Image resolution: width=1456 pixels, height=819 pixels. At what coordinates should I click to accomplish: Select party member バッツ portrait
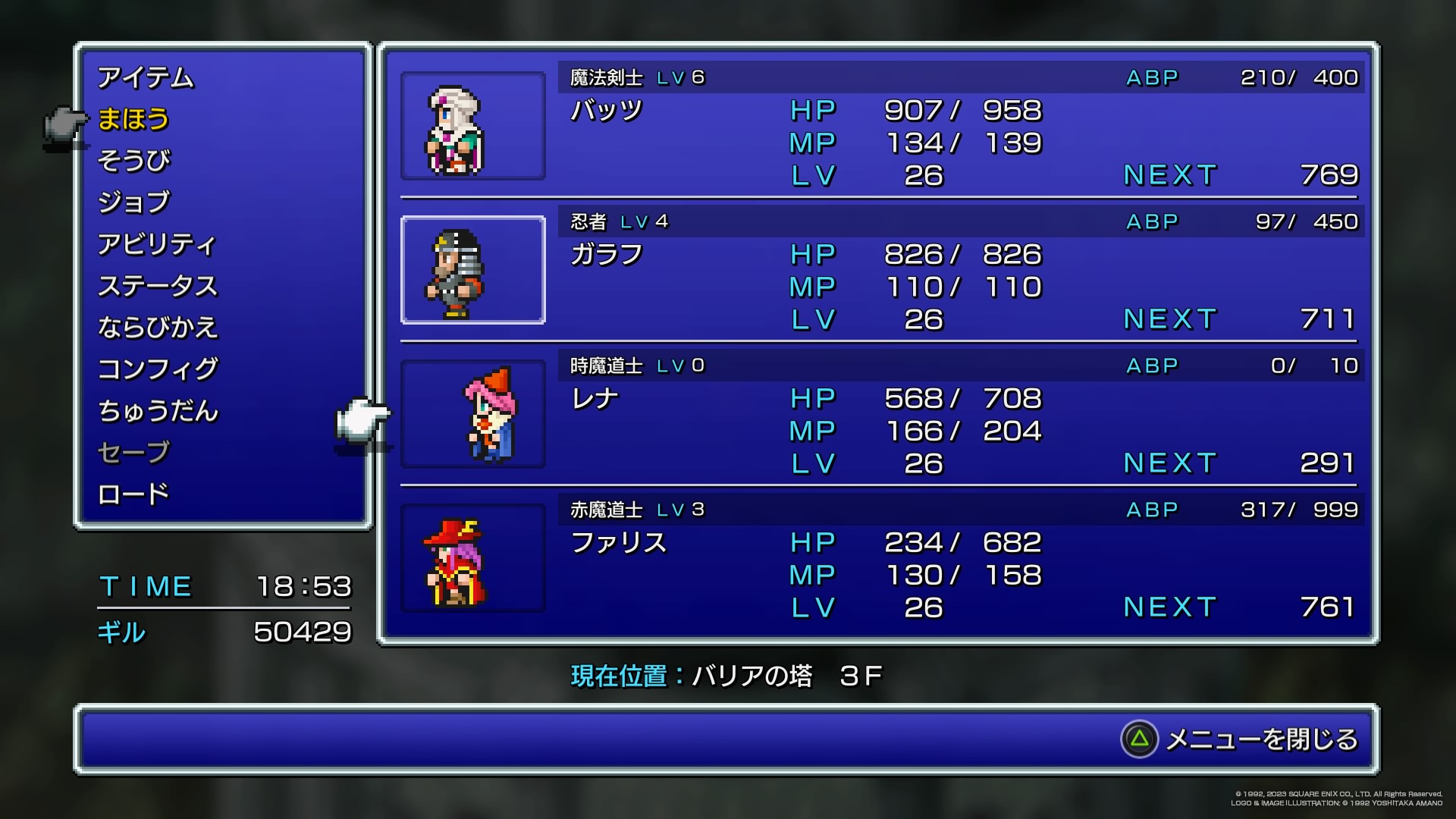pyautogui.click(x=472, y=126)
